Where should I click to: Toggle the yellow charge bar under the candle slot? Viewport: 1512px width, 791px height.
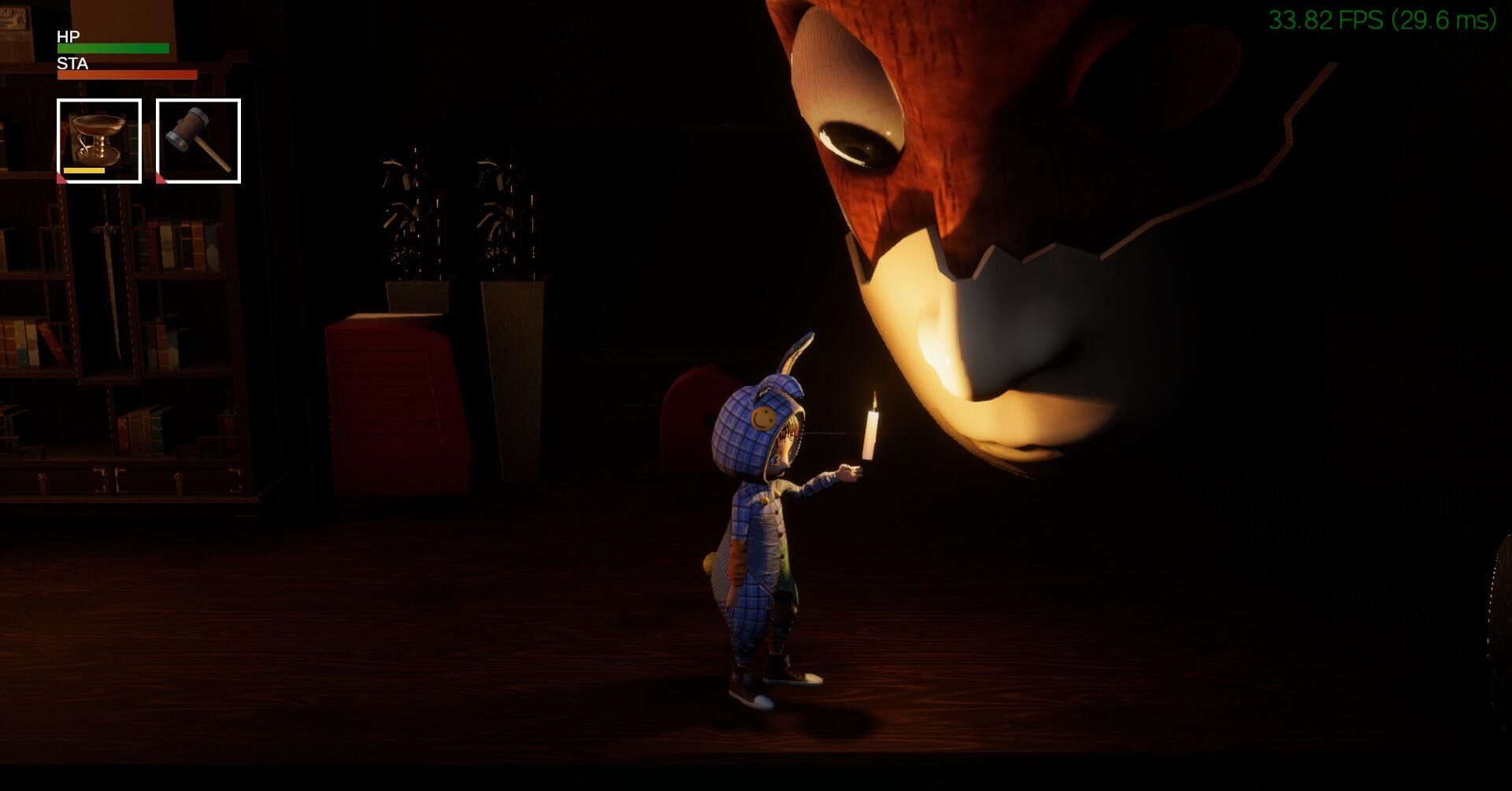point(83,173)
